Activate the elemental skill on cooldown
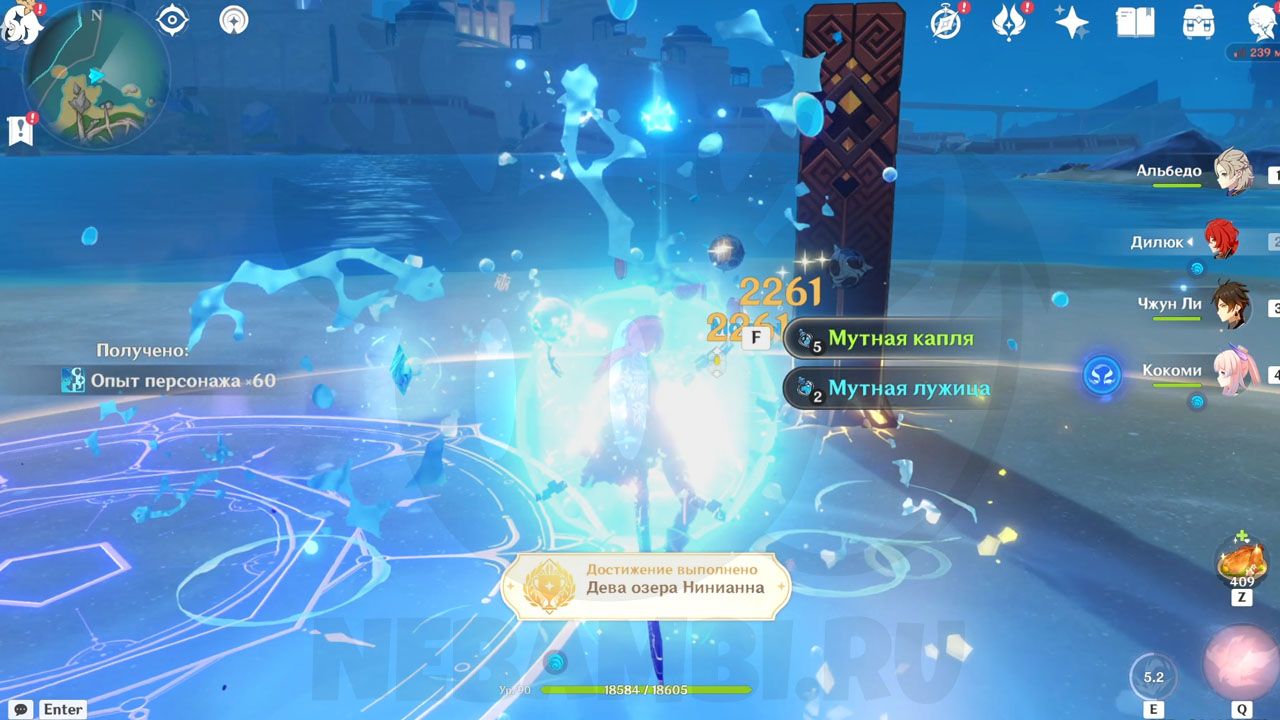 1153,676
